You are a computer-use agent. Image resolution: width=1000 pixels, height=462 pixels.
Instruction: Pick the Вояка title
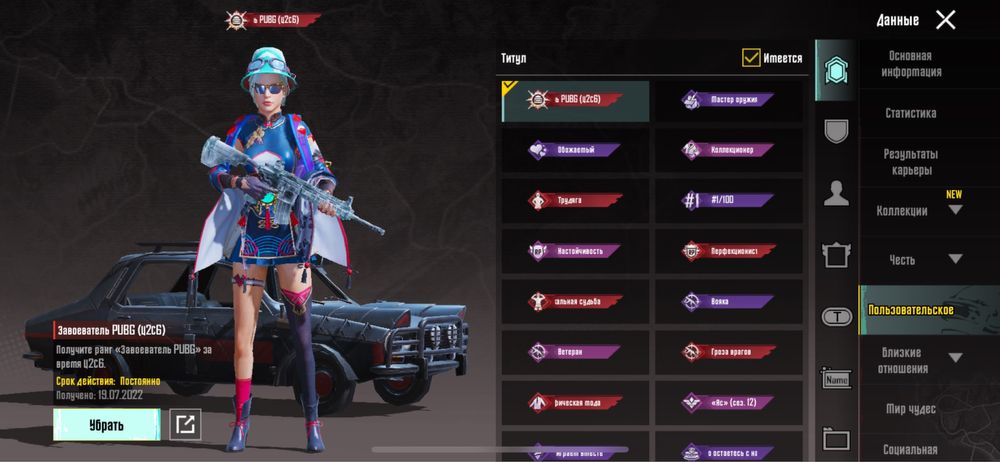click(x=728, y=301)
